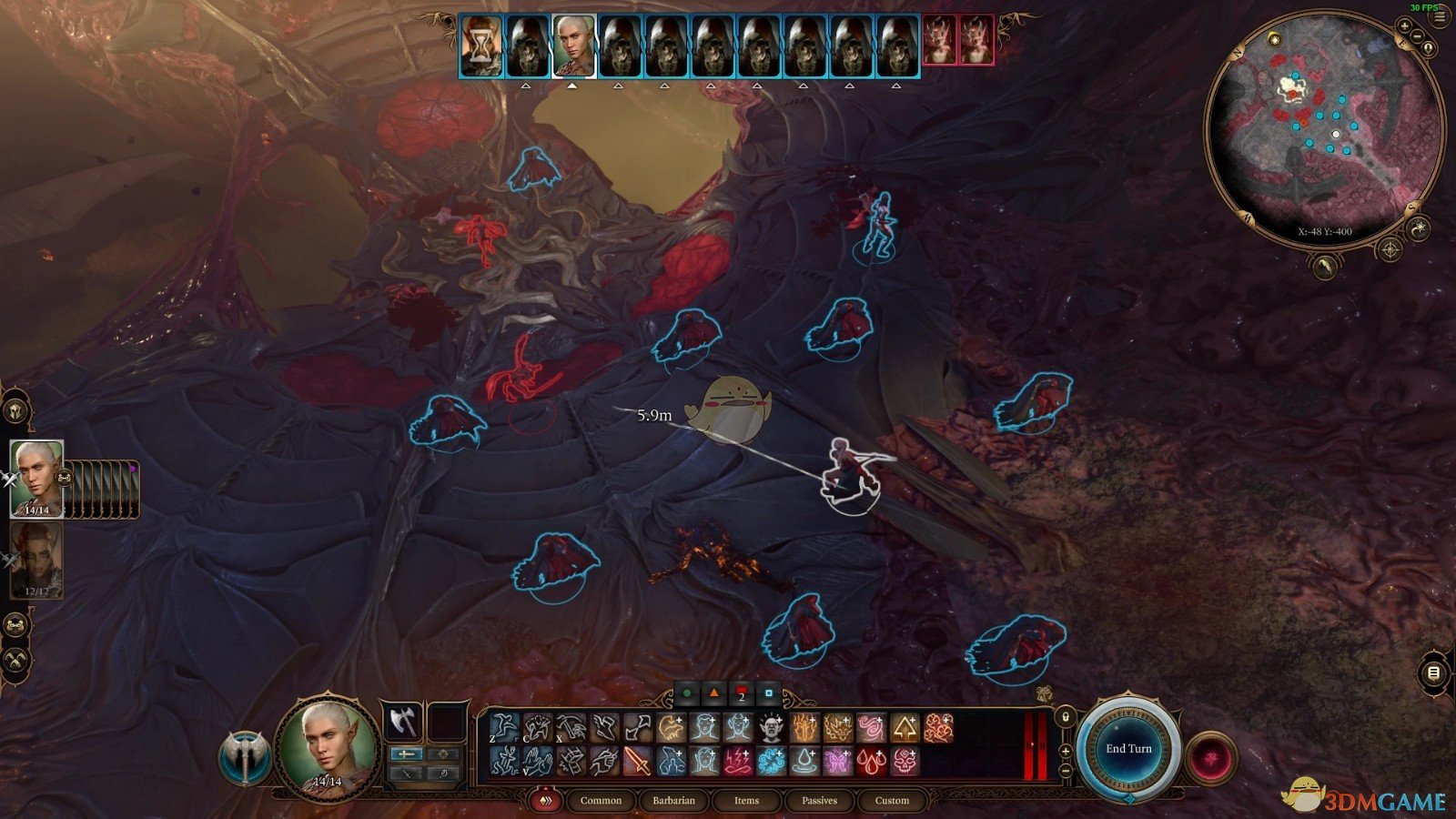Select the horned companion portrait with 12/12 HP

click(36, 560)
